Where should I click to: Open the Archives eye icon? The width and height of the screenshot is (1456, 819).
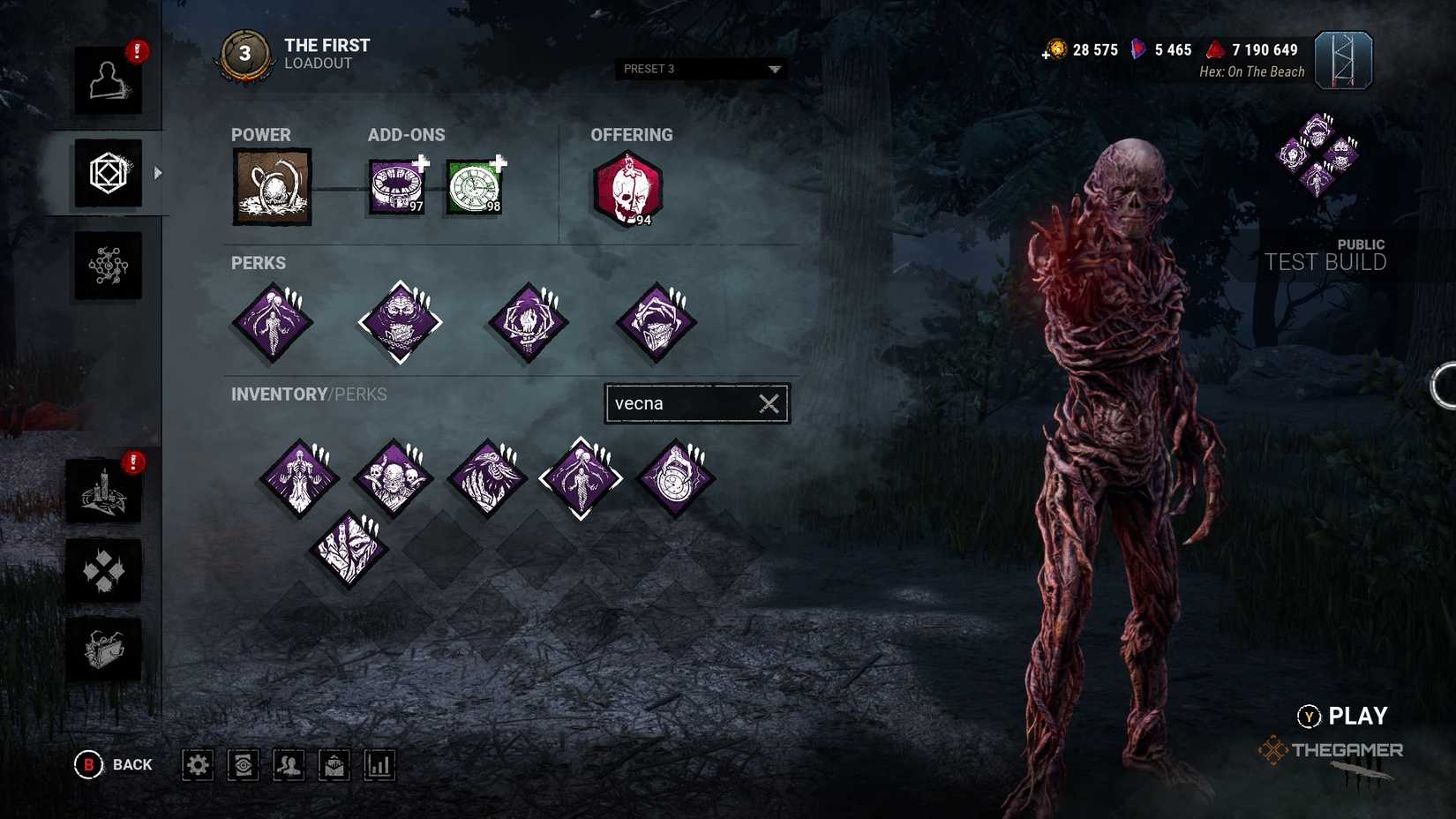pyautogui.click(x=244, y=764)
